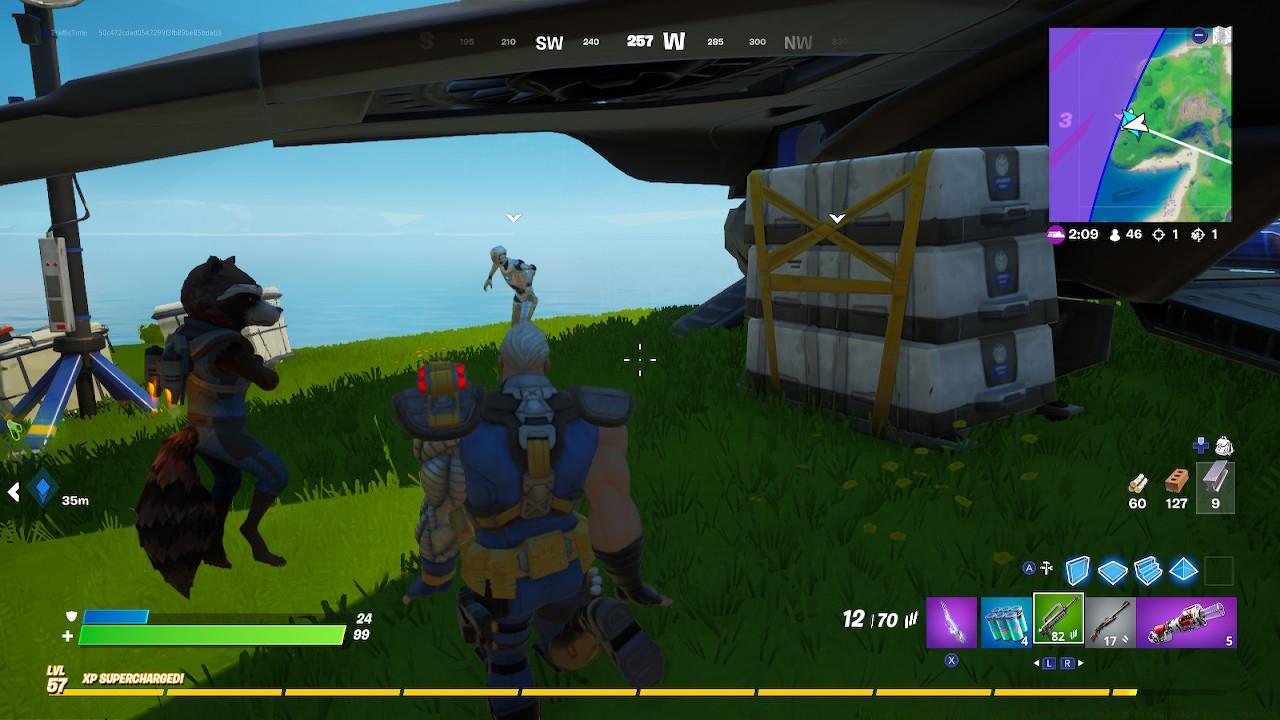This screenshot has width=1280, height=720.
Task: Click the shotgun weapon slot showing 17
Action: click(1112, 620)
